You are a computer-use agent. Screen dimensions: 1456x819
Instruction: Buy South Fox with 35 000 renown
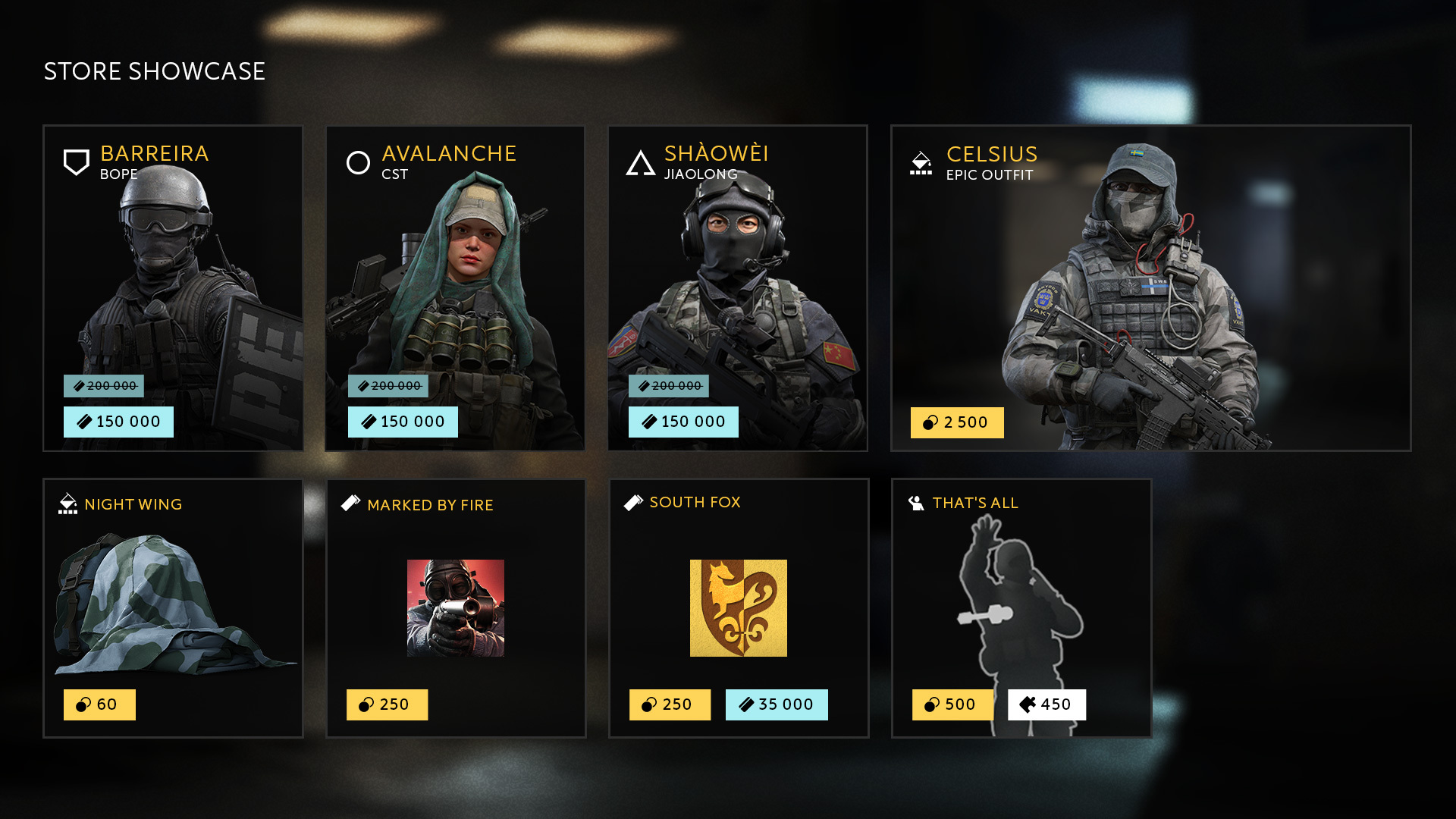[x=777, y=704]
